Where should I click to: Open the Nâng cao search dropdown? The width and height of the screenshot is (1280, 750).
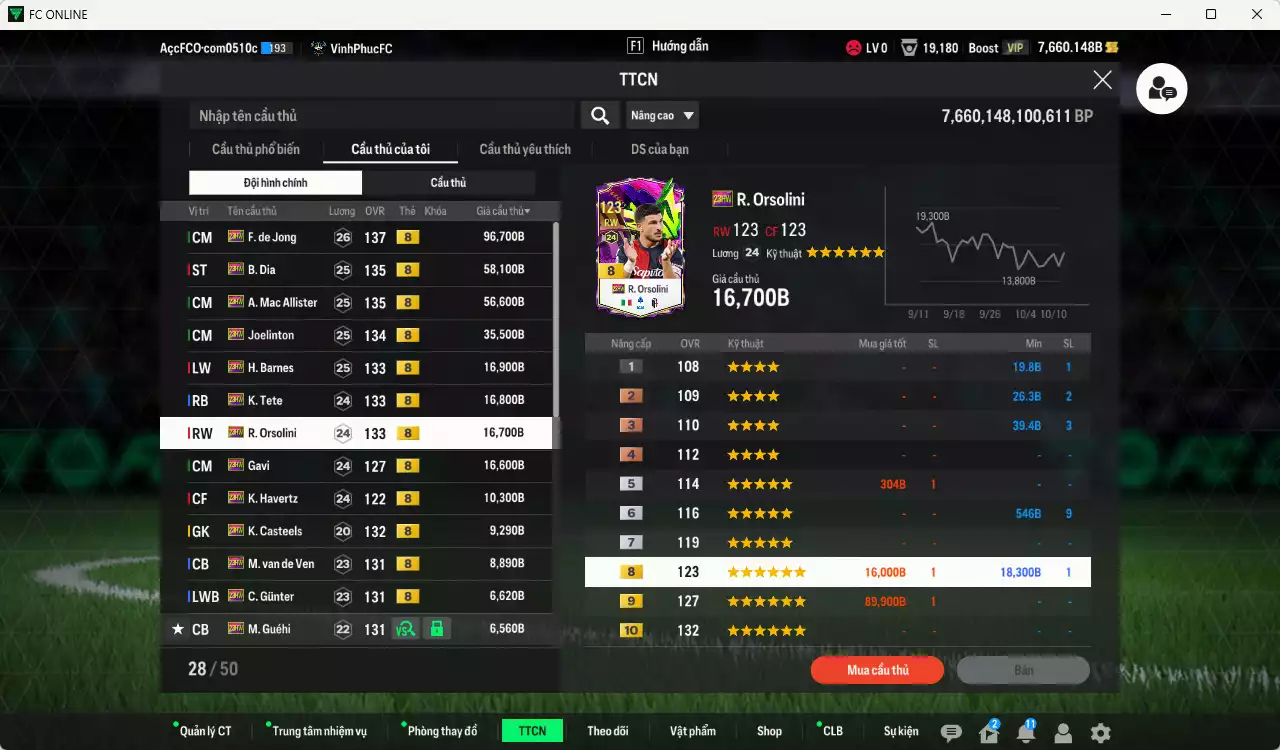click(x=662, y=115)
